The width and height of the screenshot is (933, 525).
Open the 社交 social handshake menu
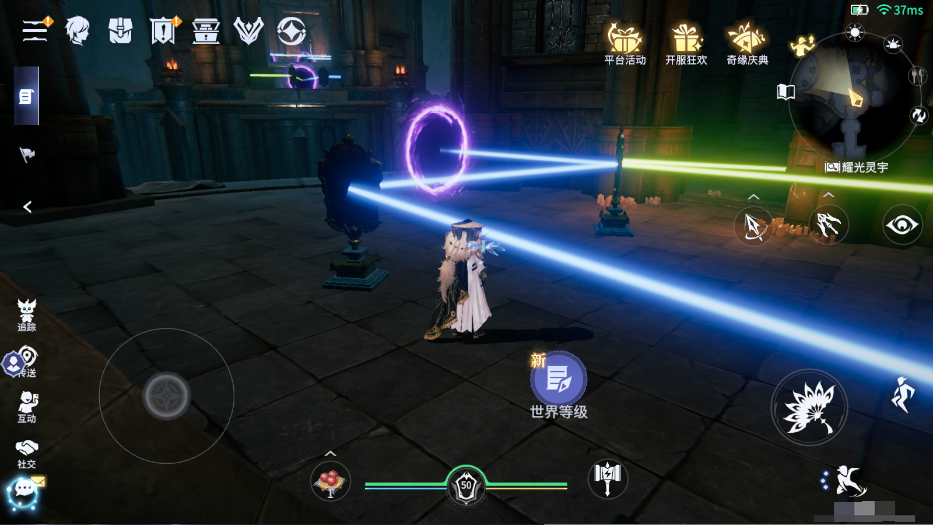point(27,453)
